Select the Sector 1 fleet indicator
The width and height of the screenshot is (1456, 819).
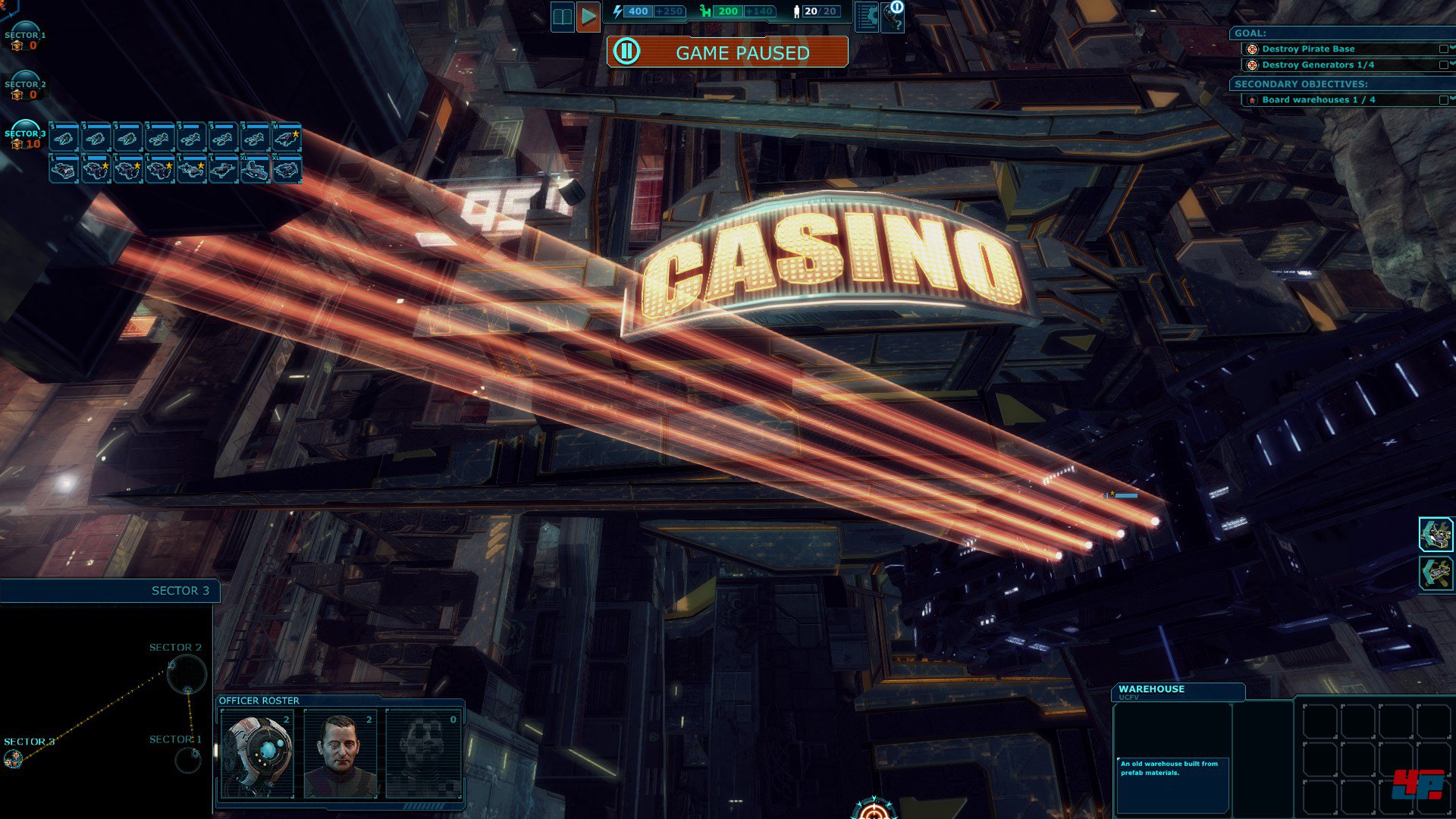click(25, 36)
